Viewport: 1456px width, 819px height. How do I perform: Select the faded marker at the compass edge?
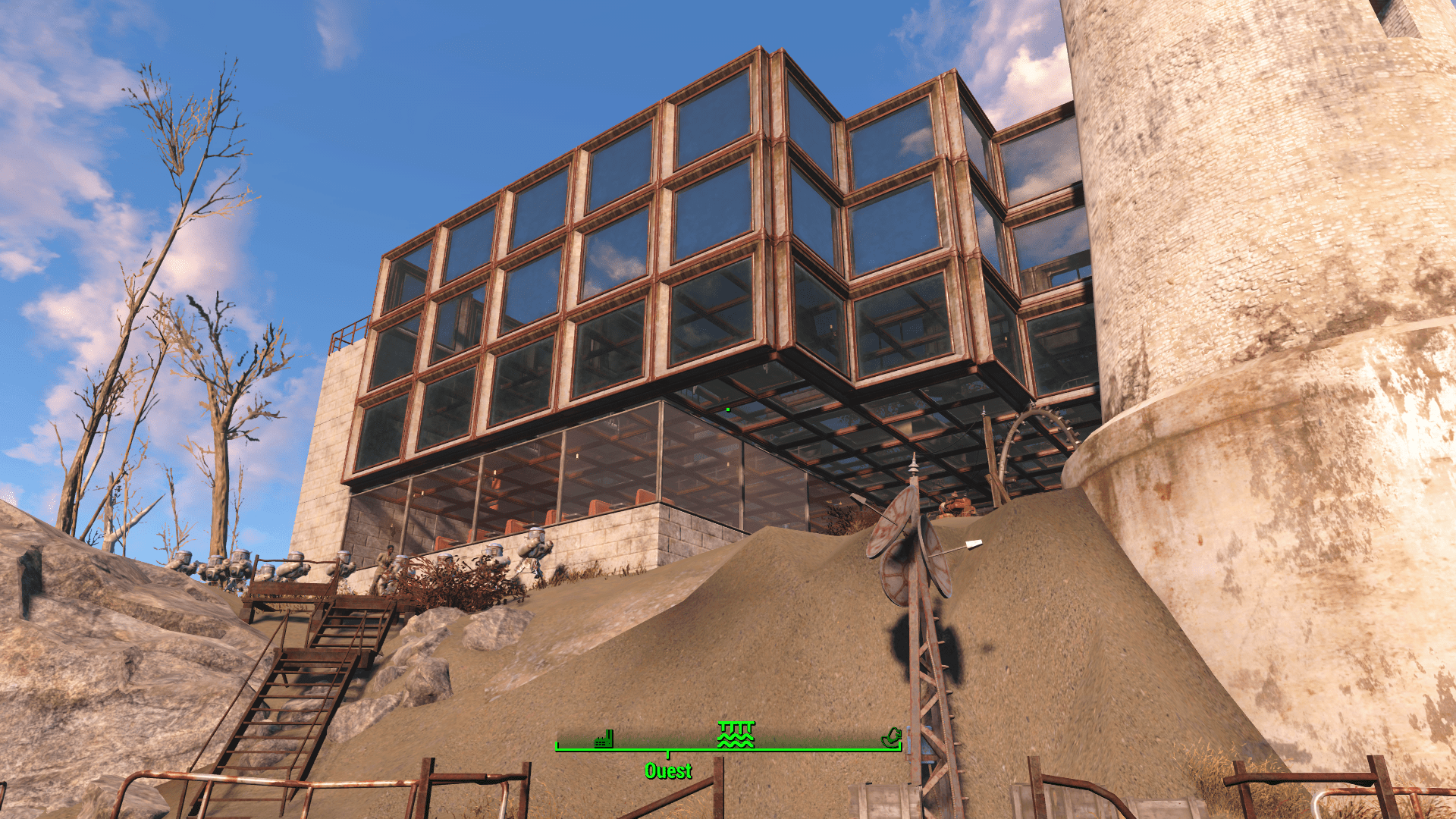tap(891, 736)
